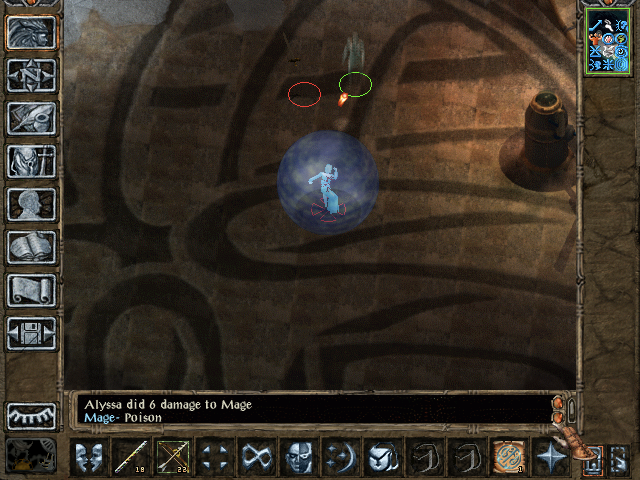Activate the infinity symbol action button
640x480 pixels.
click(257, 458)
